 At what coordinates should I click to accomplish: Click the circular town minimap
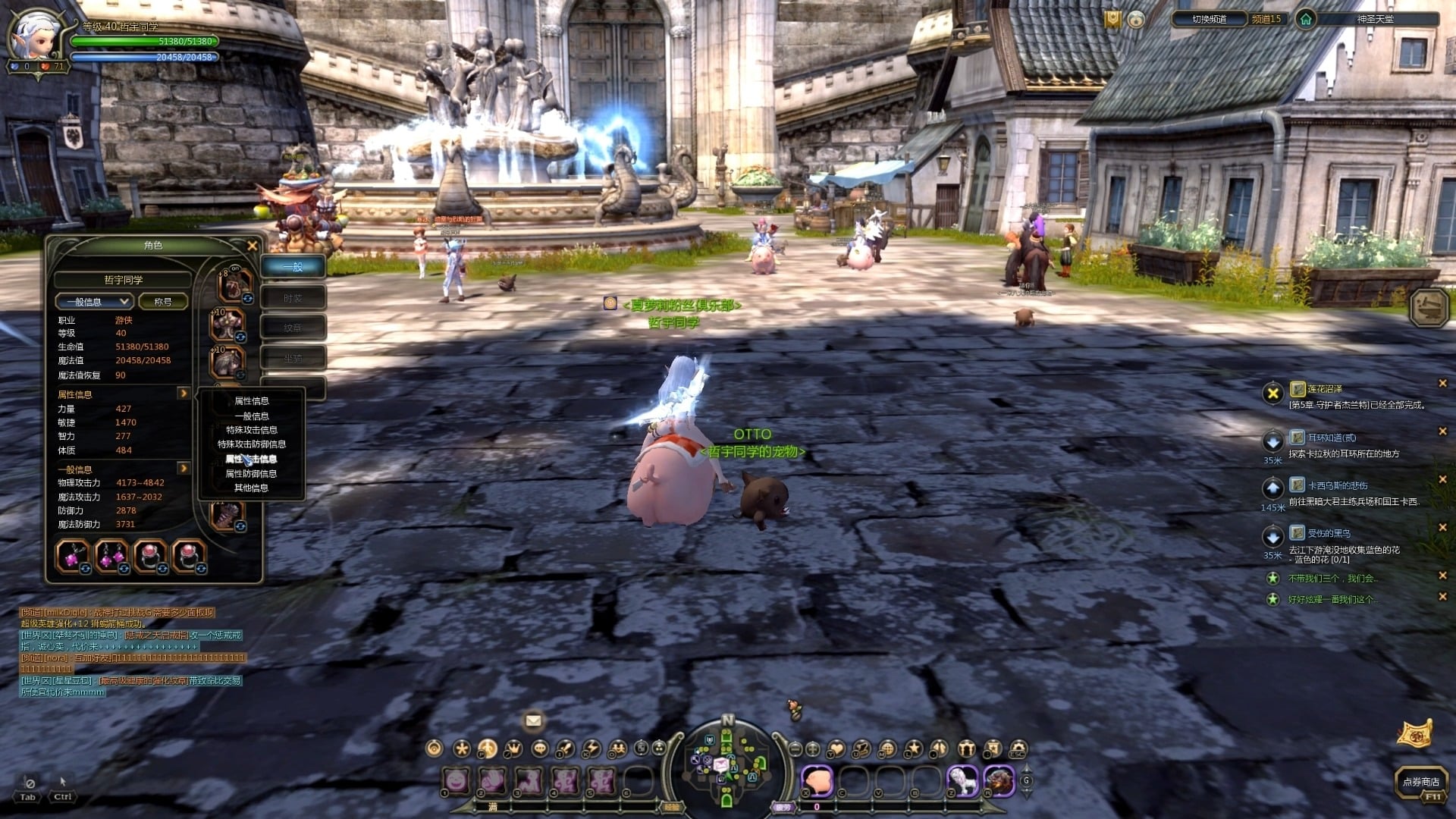coord(727,762)
